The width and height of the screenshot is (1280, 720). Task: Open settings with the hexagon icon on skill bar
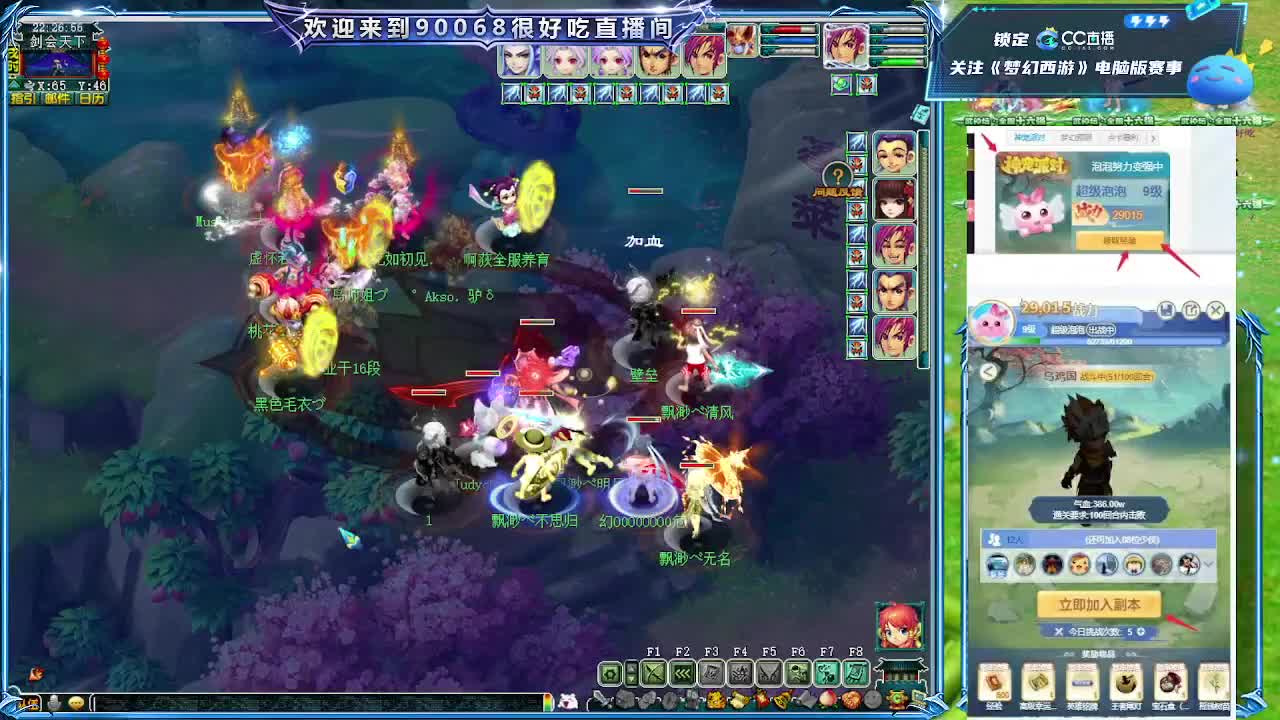click(611, 674)
